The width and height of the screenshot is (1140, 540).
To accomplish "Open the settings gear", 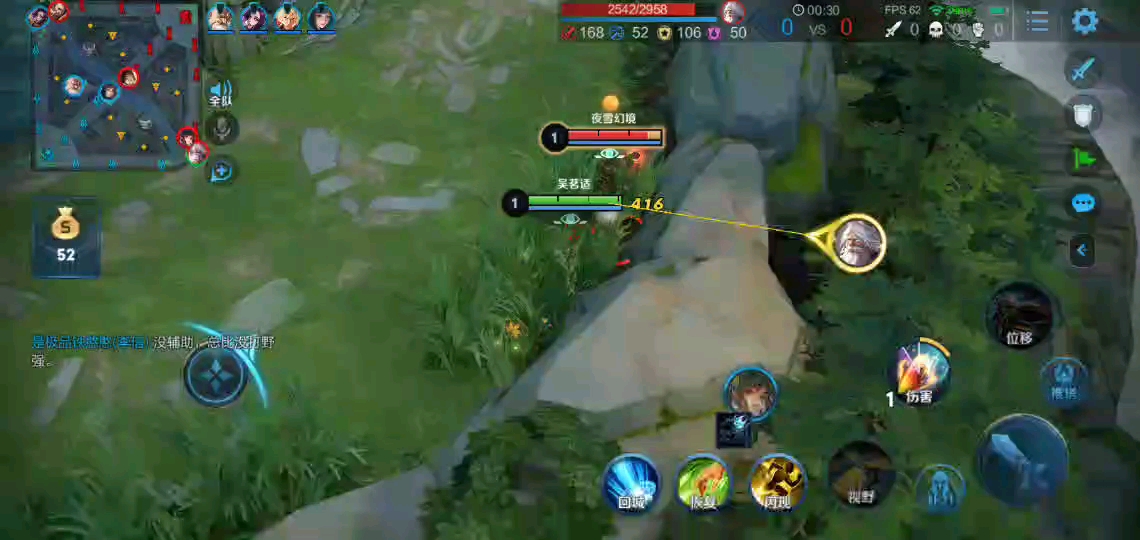I will pyautogui.click(x=1084, y=21).
